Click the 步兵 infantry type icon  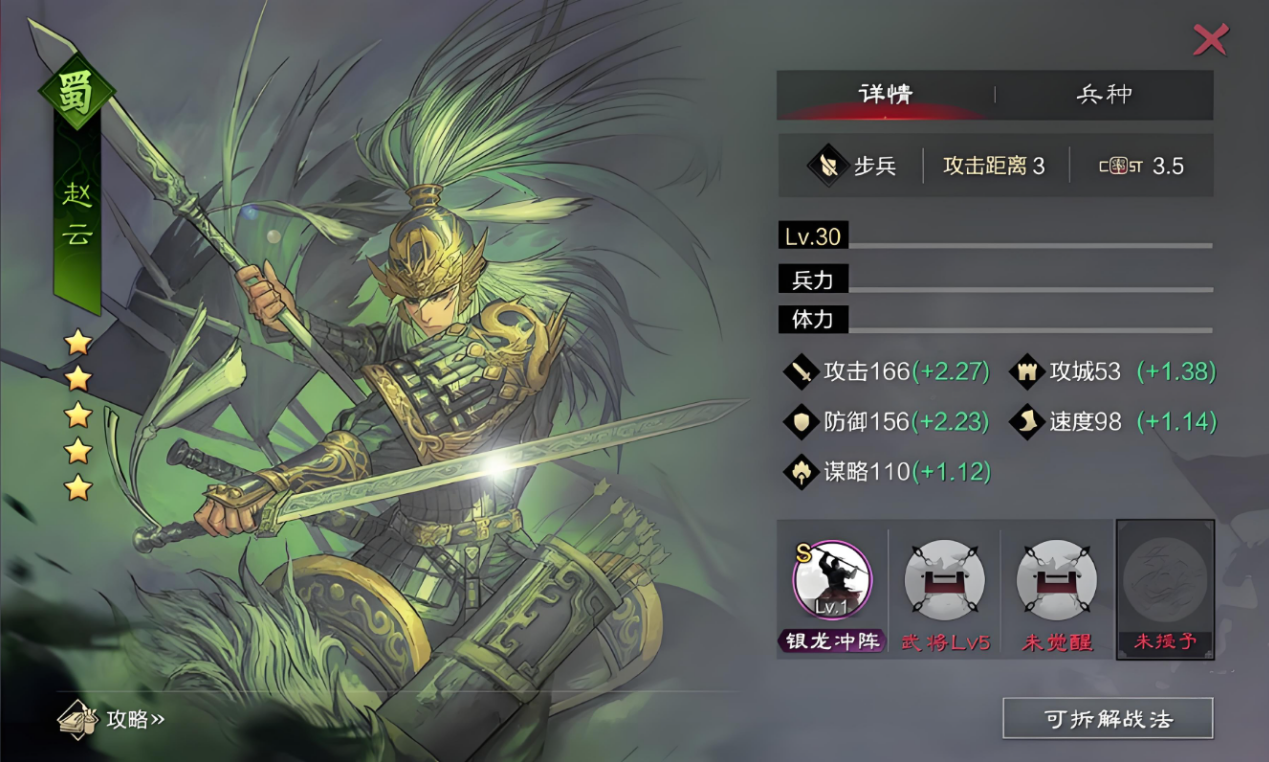(x=828, y=166)
